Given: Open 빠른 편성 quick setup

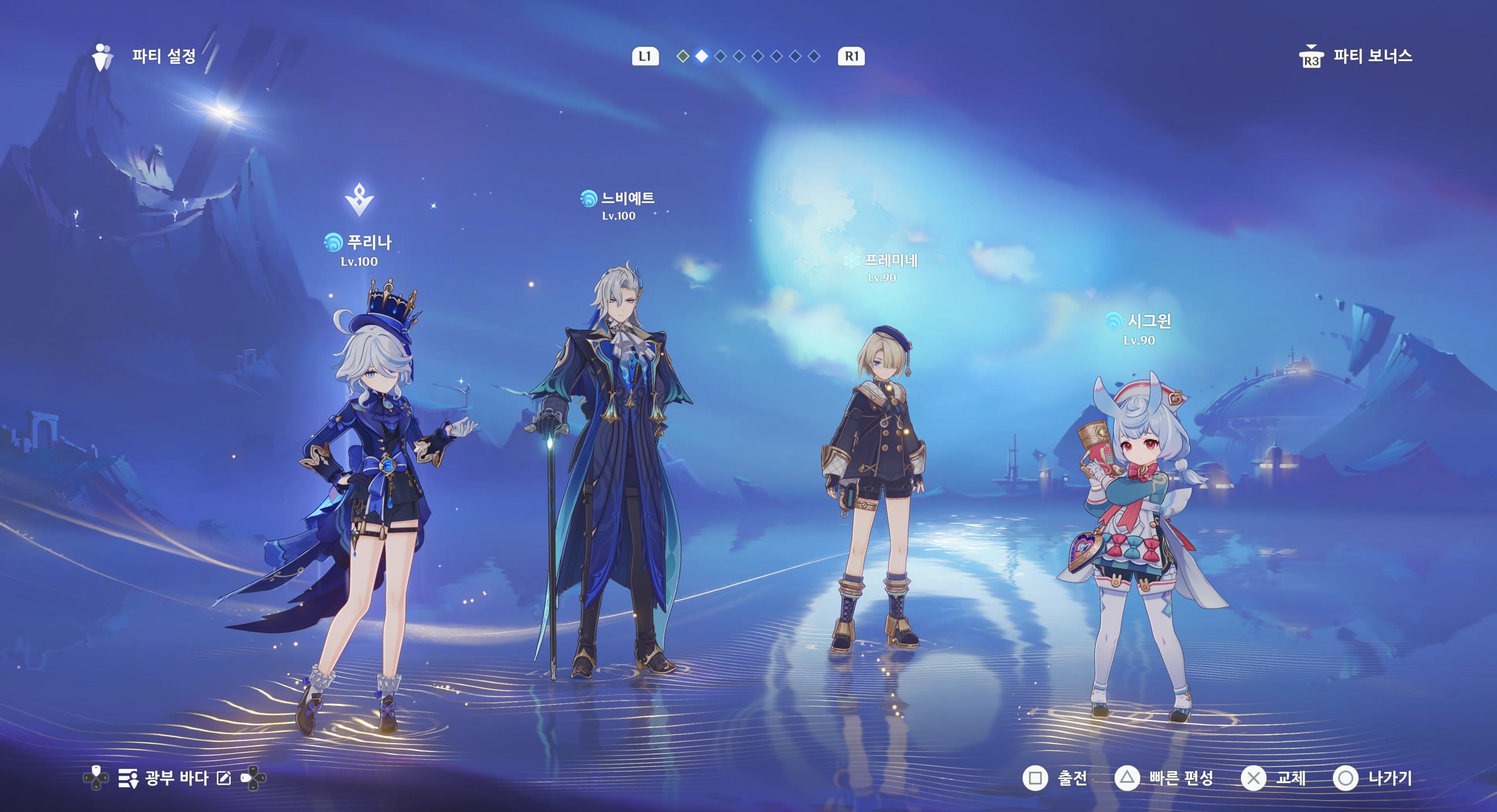Looking at the screenshot, I should [1164, 778].
